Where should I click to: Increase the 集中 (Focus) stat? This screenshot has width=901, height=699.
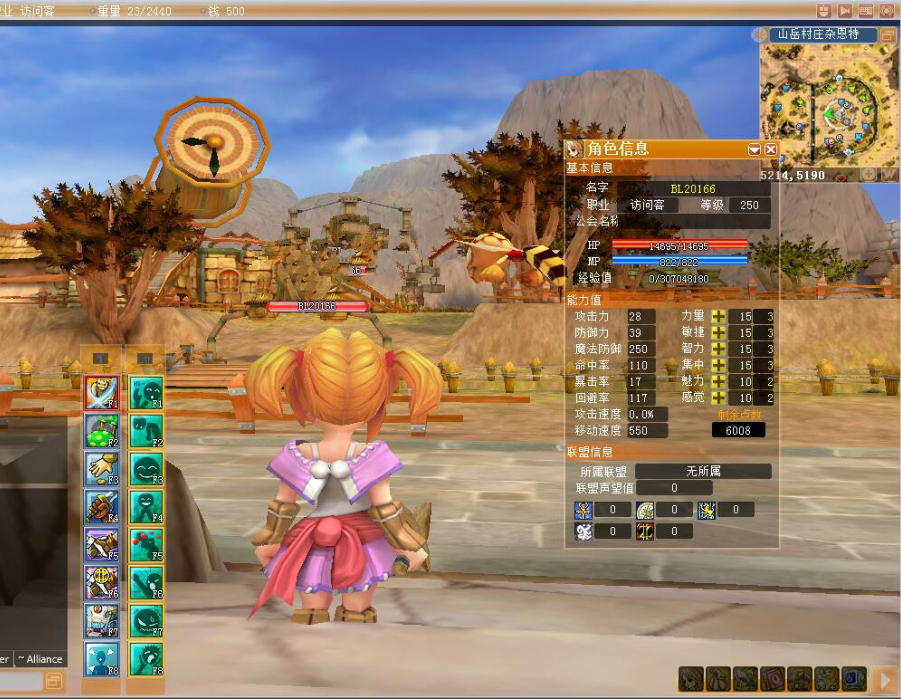[x=718, y=365]
